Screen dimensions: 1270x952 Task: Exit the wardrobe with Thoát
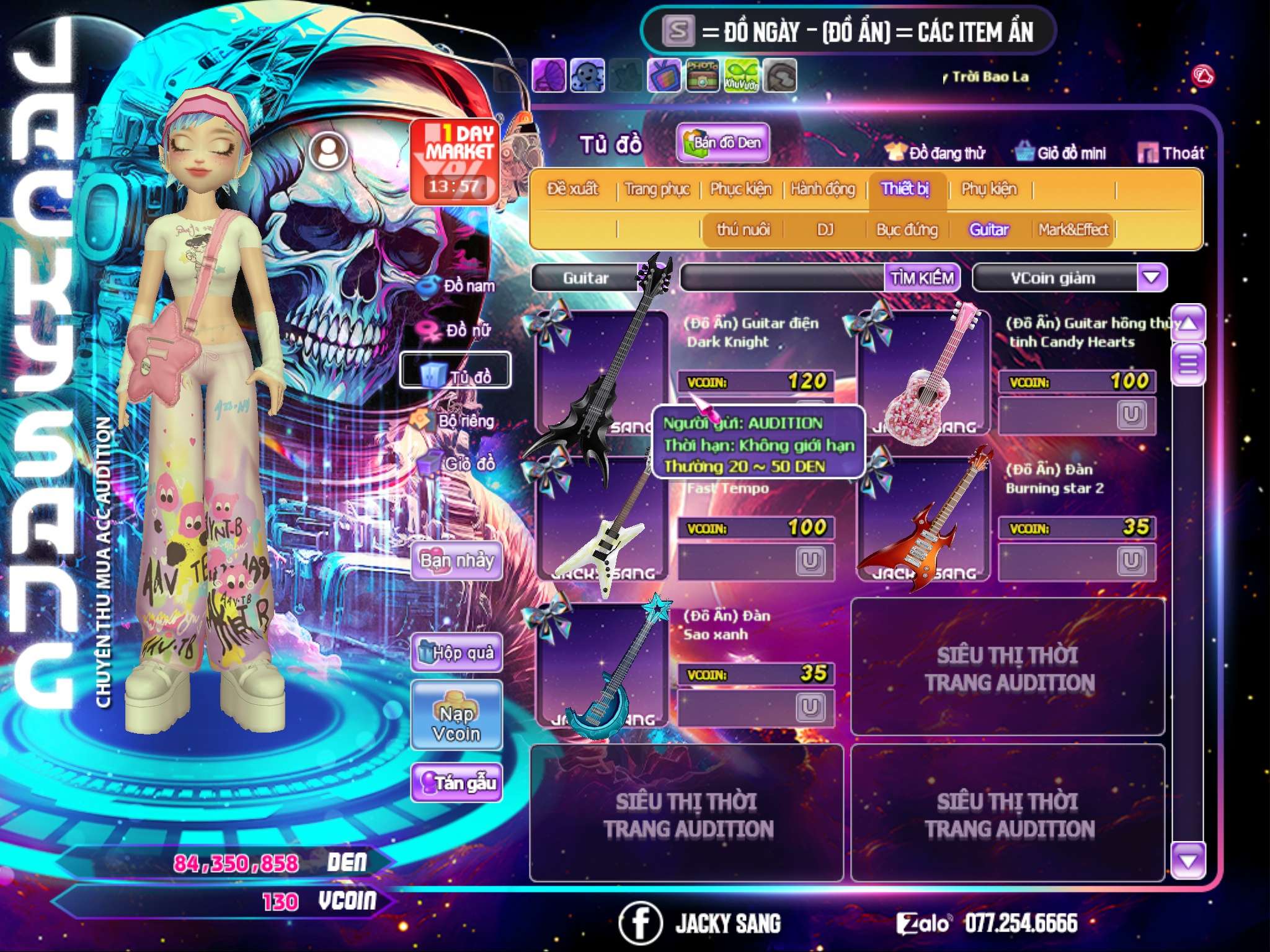click(x=1171, y=153)
